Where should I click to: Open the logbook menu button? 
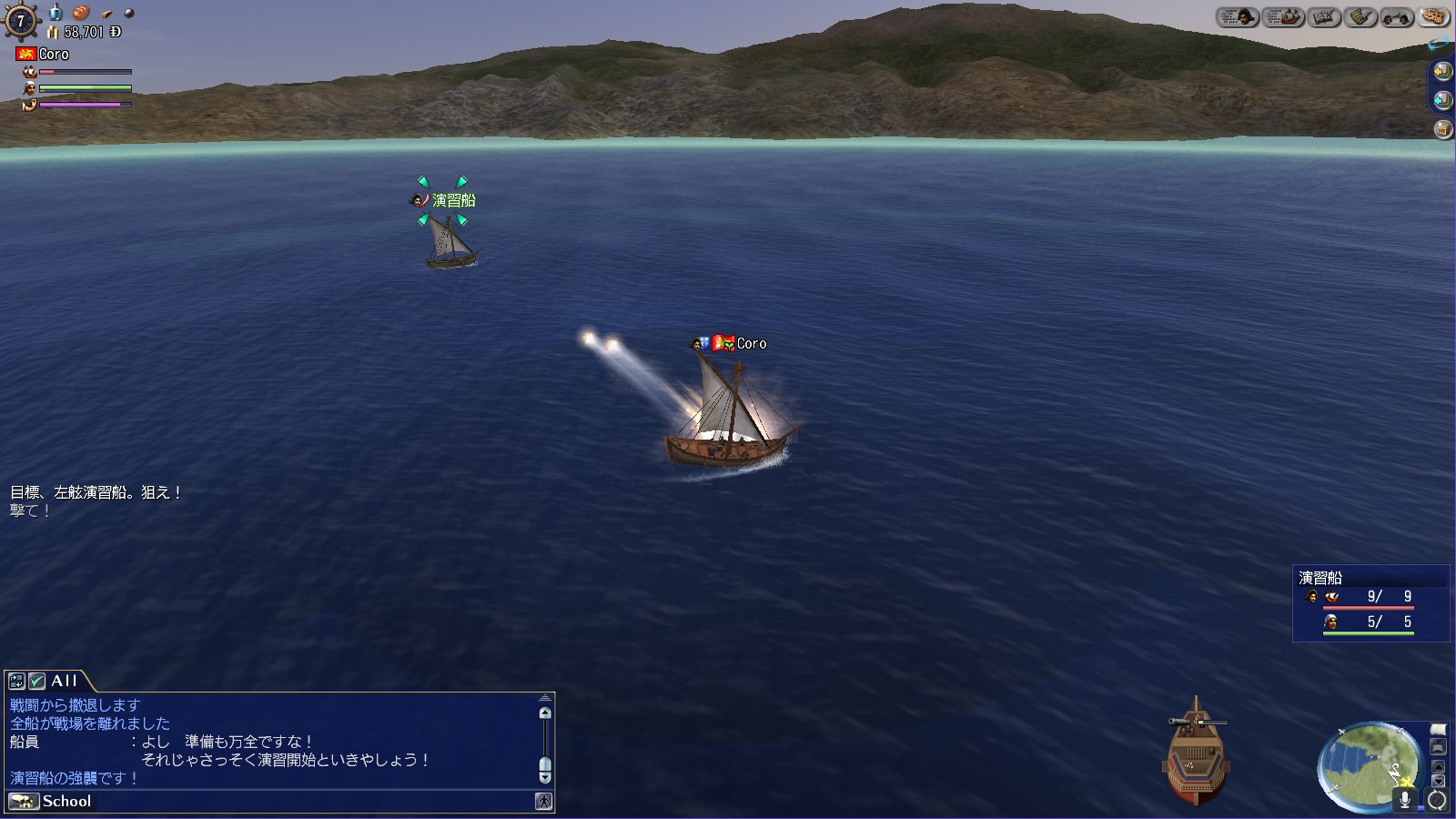[1324, 17]
